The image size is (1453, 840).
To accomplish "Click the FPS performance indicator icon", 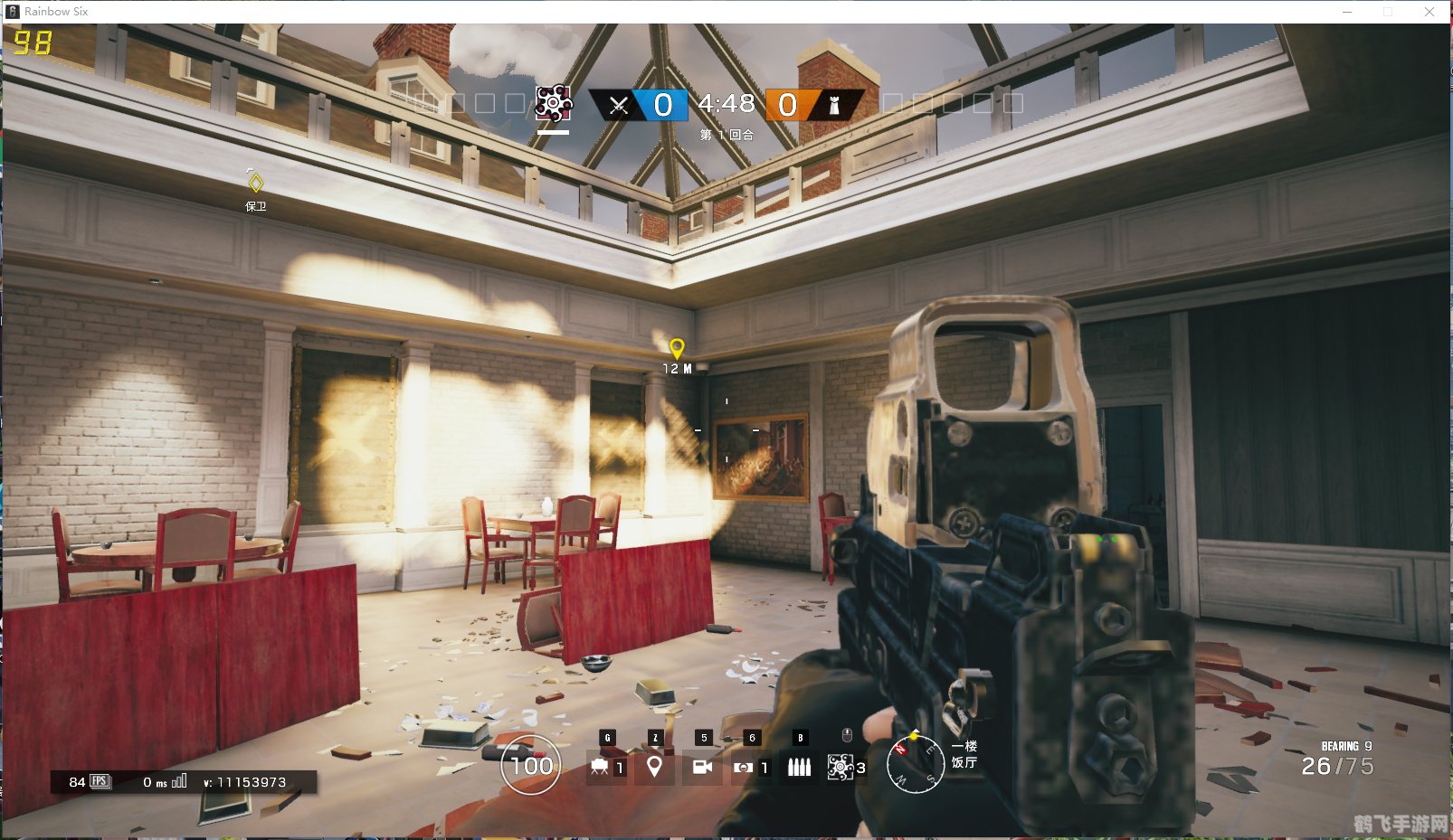I will [100, 781].
